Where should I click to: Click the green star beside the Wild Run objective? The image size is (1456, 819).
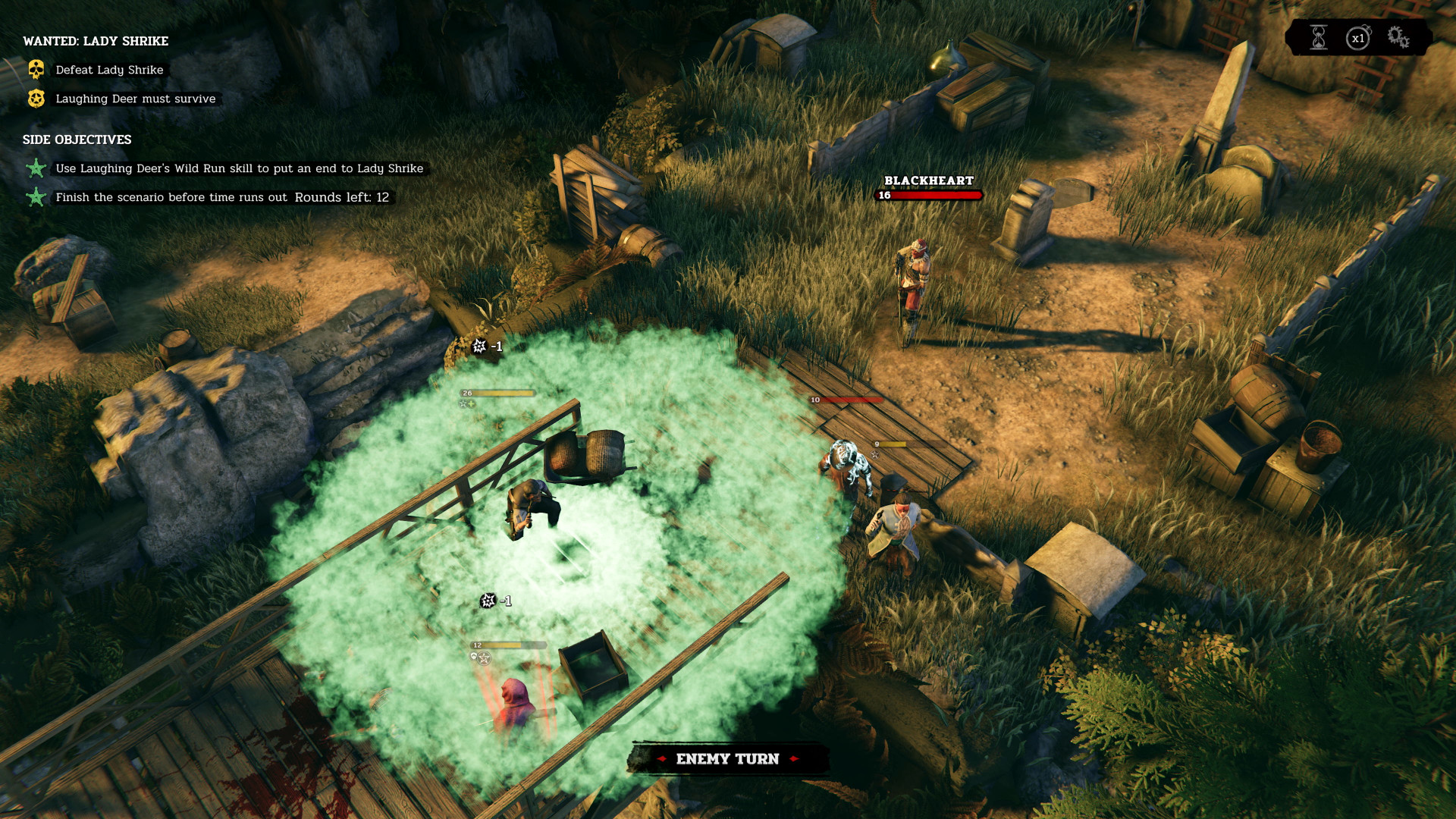tap(35, 168)
